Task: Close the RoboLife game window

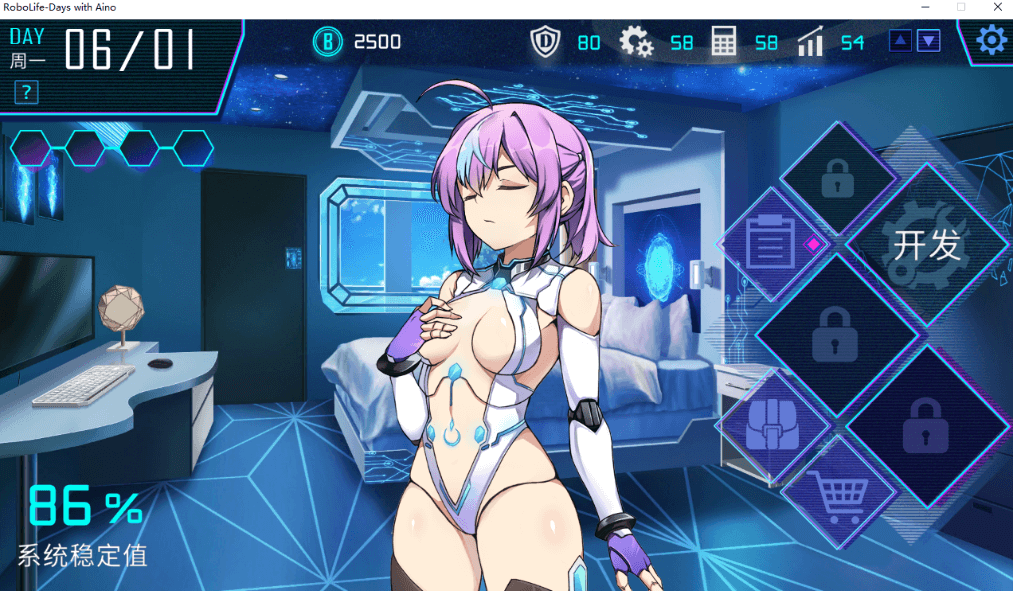Action: (x=997, y=7)
